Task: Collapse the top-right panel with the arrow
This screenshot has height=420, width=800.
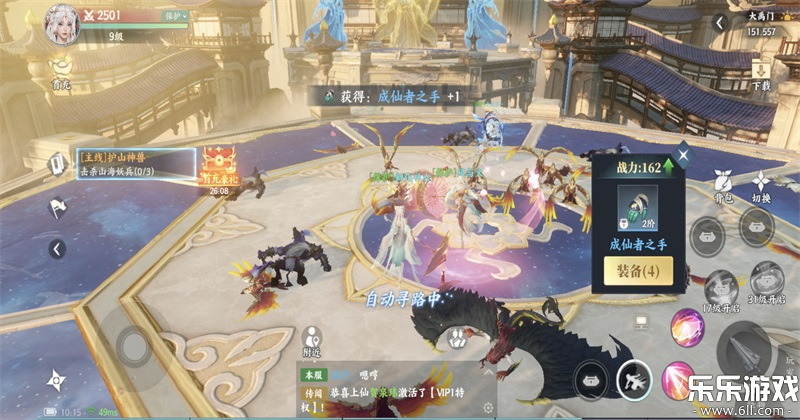Action: (x=718, y=25)
